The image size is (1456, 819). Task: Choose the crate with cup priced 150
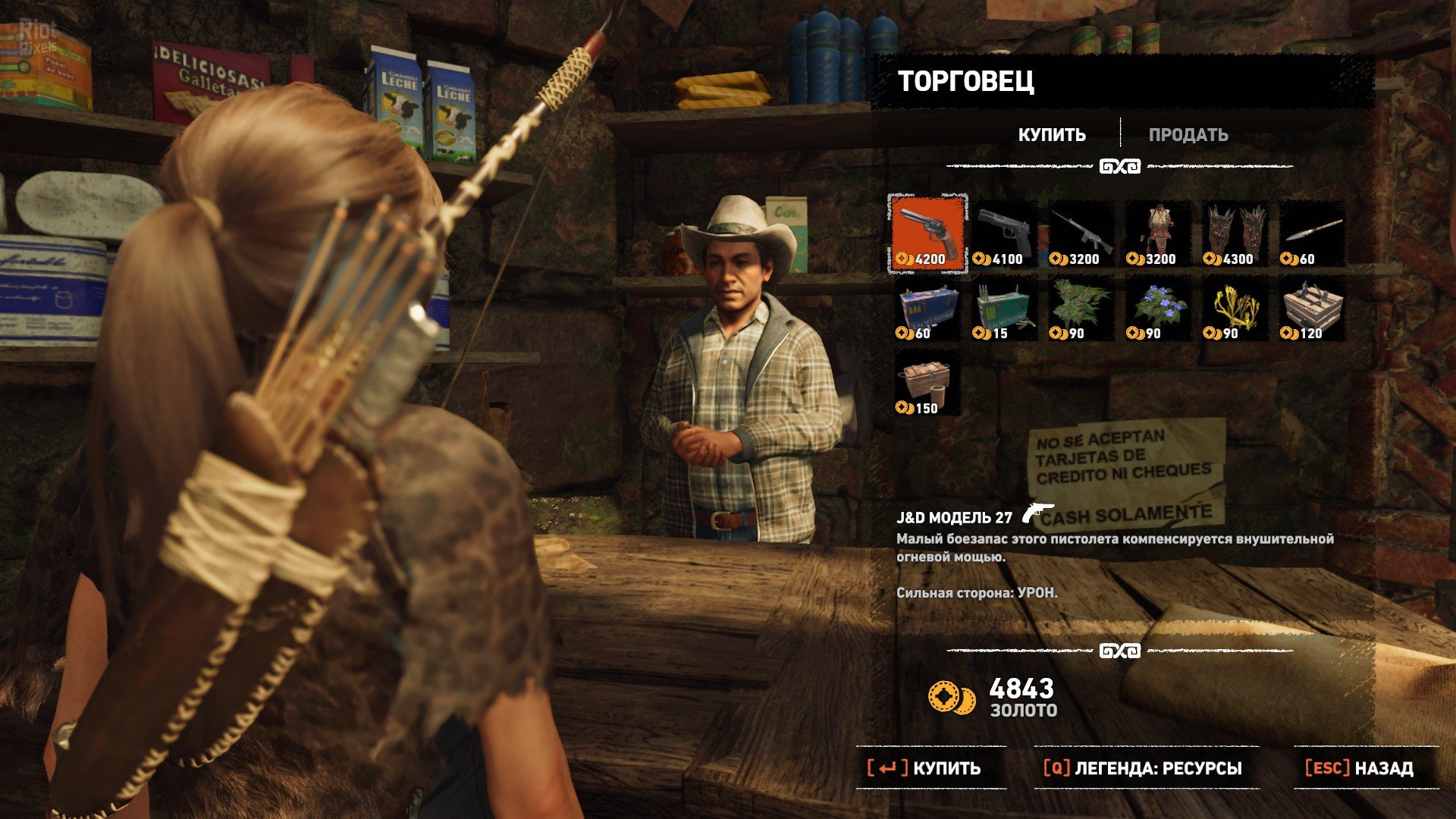pyautogui.click(x=927, y=383)
